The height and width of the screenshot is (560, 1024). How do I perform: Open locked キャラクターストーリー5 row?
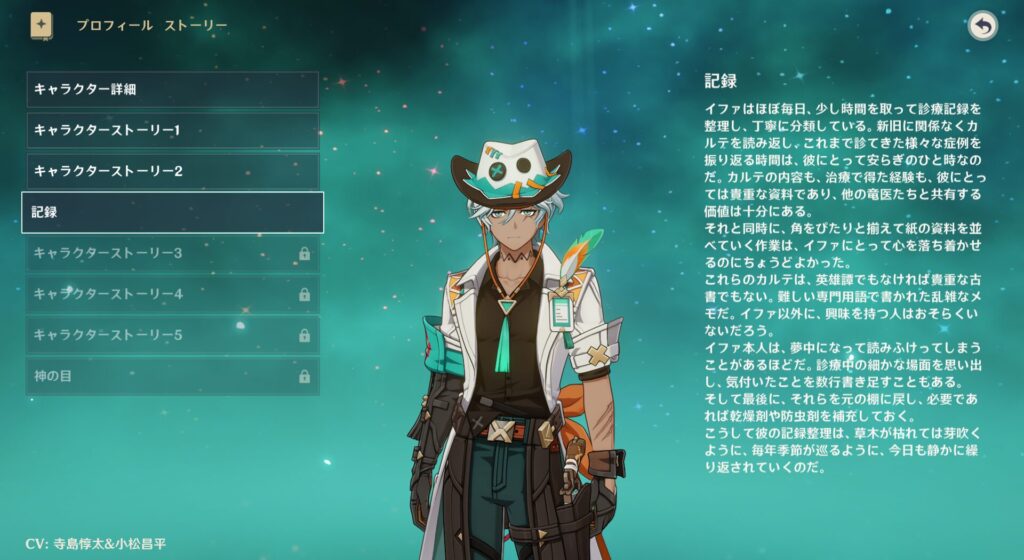coord(172,335)
